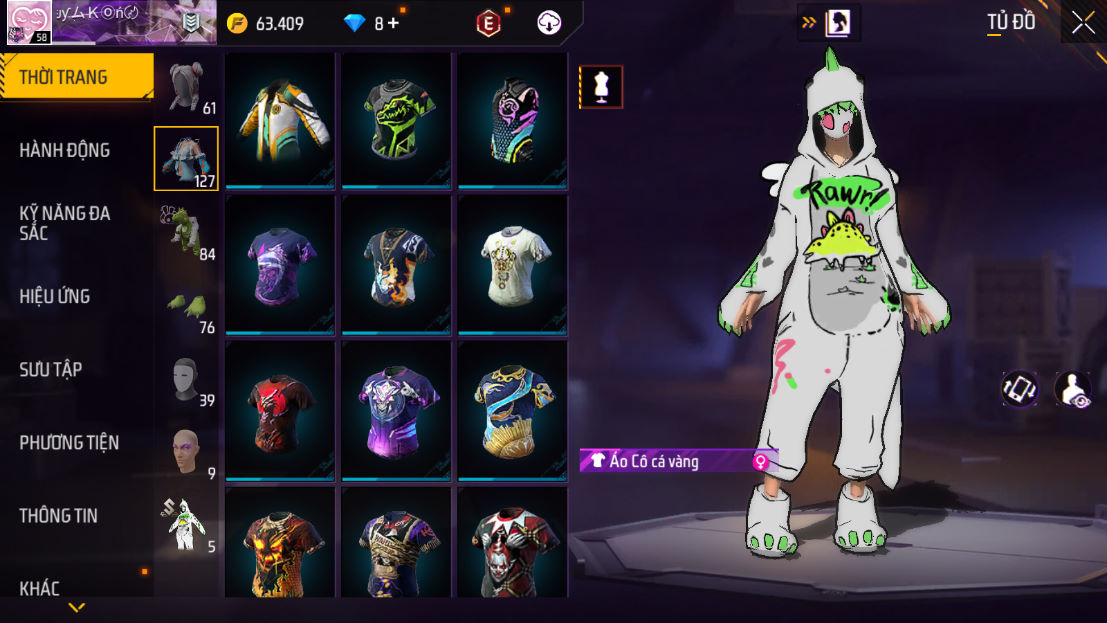Open the HÀNH ĐỘNG category
The height and width of the screenshot is (623, 1107).
65,150
